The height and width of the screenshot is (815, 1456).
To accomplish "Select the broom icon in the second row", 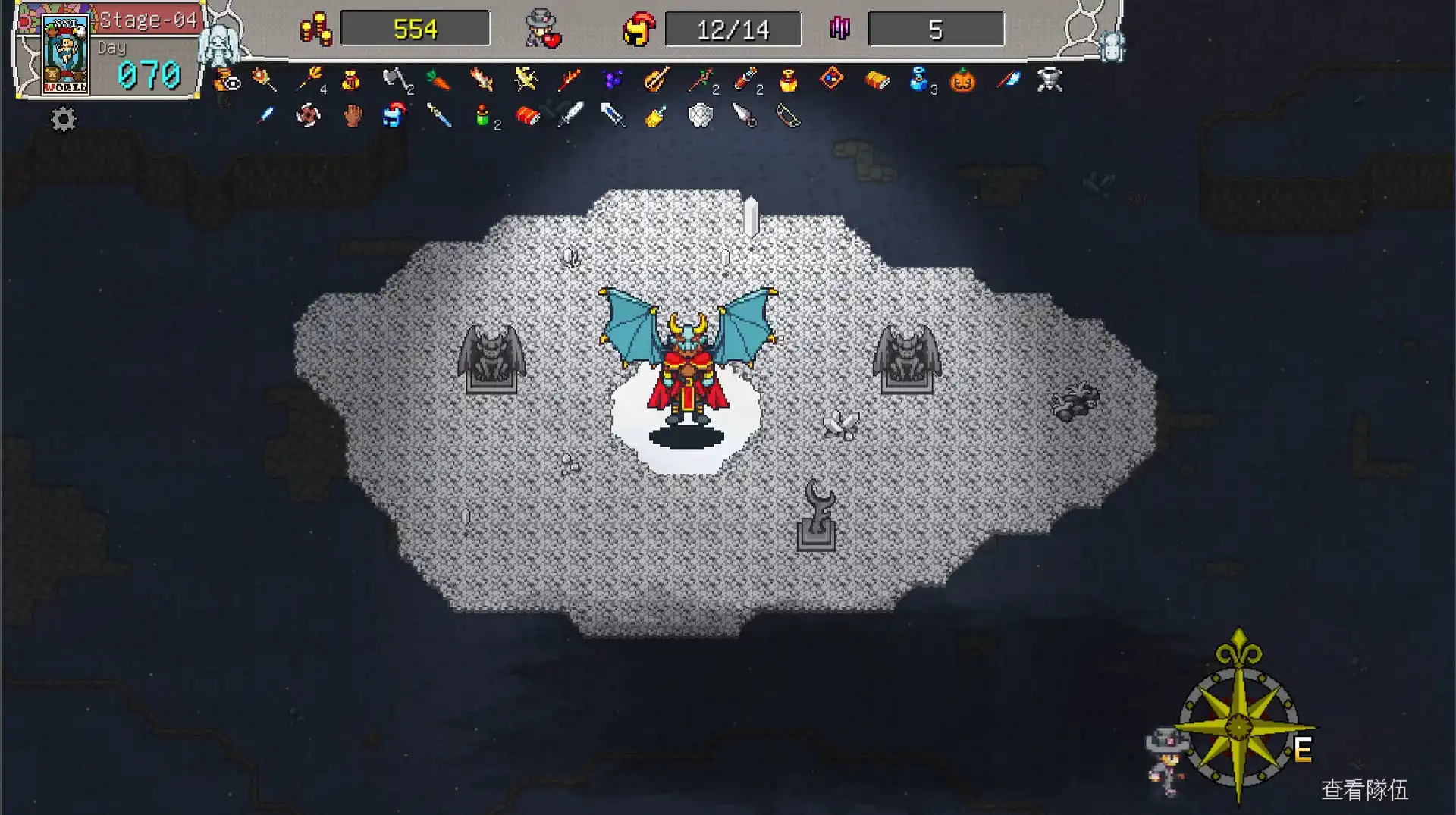I will (657, 117).
